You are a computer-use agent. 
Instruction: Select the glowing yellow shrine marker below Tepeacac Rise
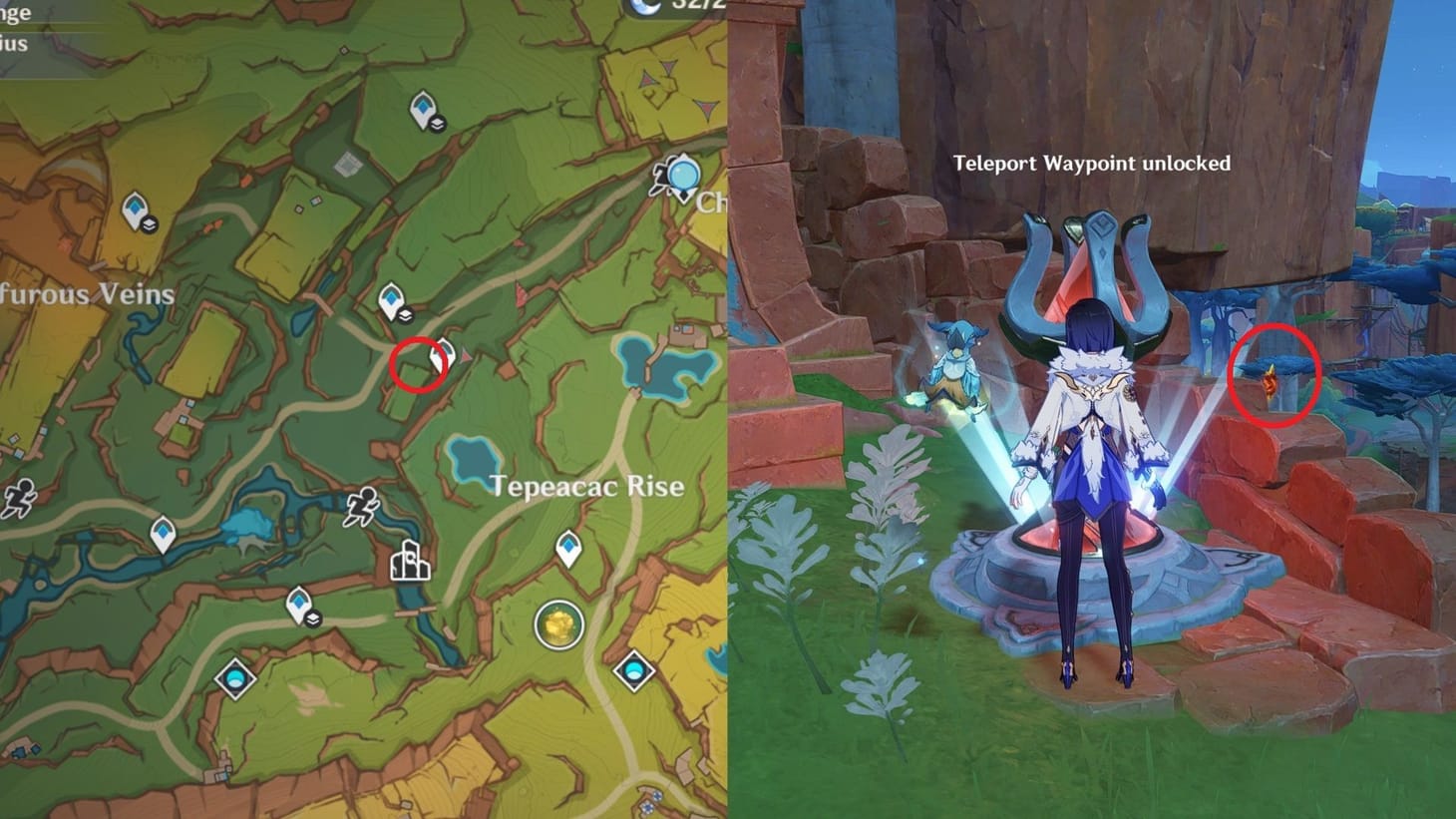point(559,622)
